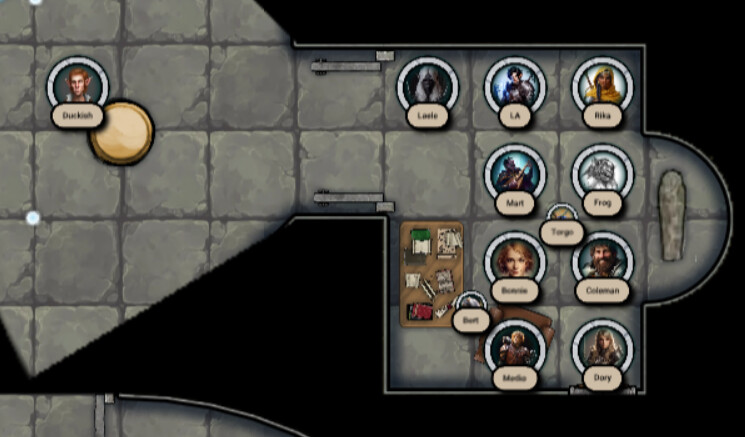Select the Frog token
The height and width of the screenshot is (437, 745).
[x=601, y=175]
